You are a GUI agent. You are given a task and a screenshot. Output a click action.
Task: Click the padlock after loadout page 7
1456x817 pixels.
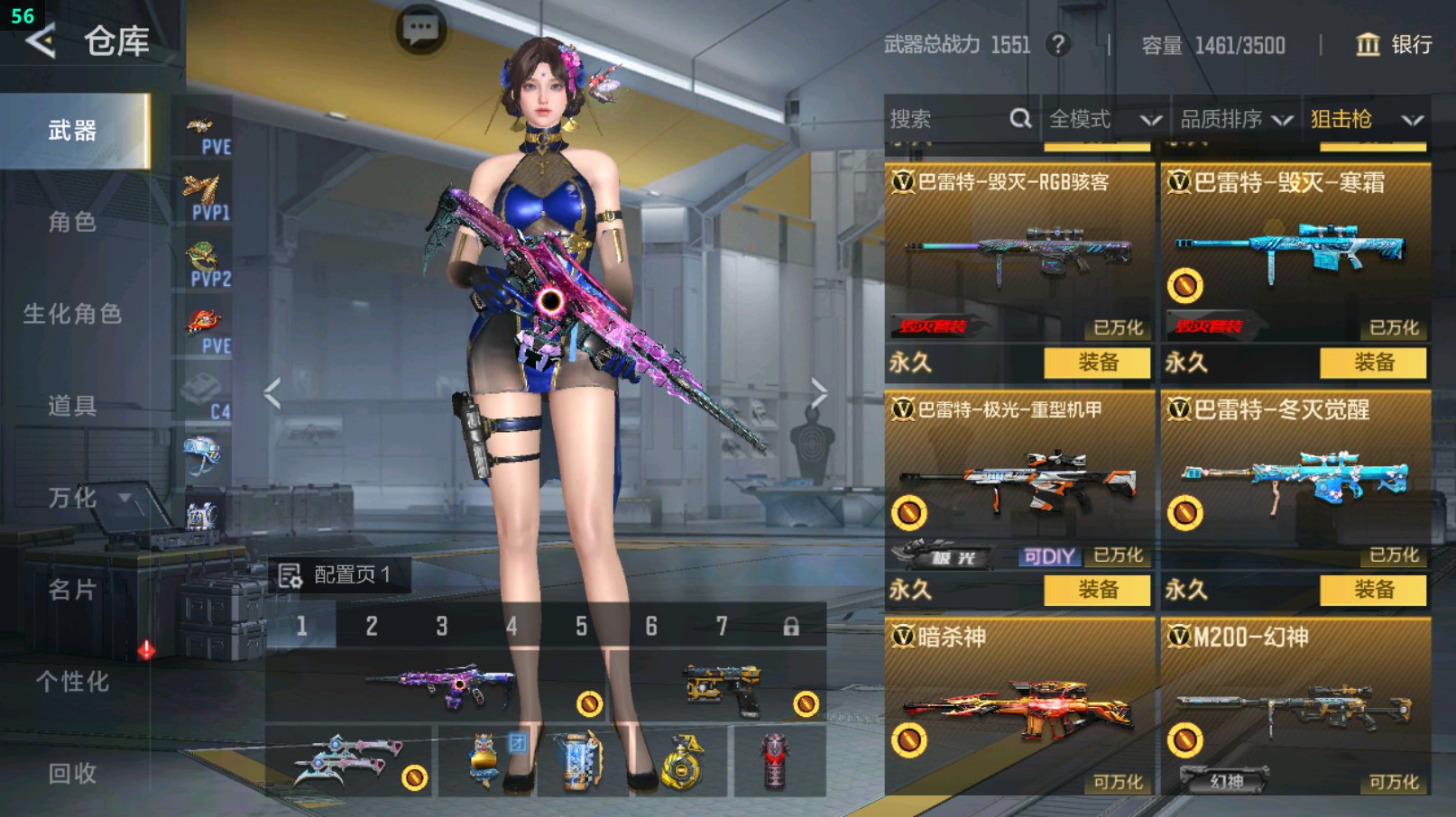tap(790, 626)
